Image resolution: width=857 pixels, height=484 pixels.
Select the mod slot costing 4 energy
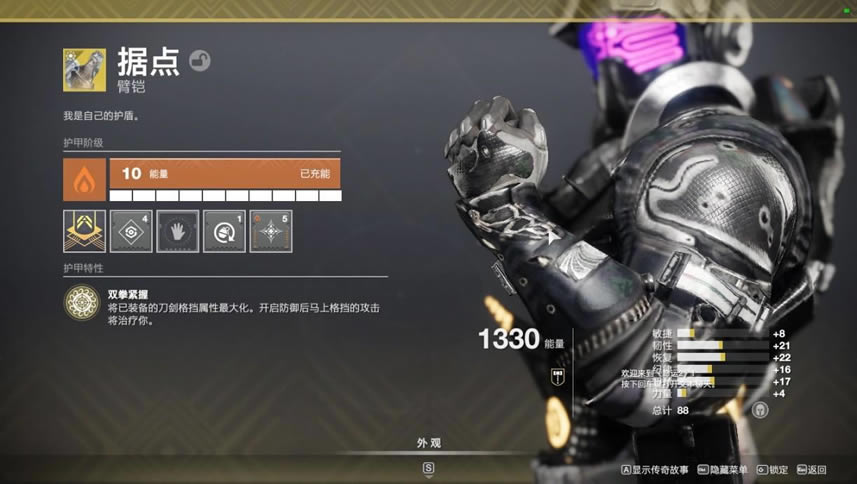pos(131,231)
